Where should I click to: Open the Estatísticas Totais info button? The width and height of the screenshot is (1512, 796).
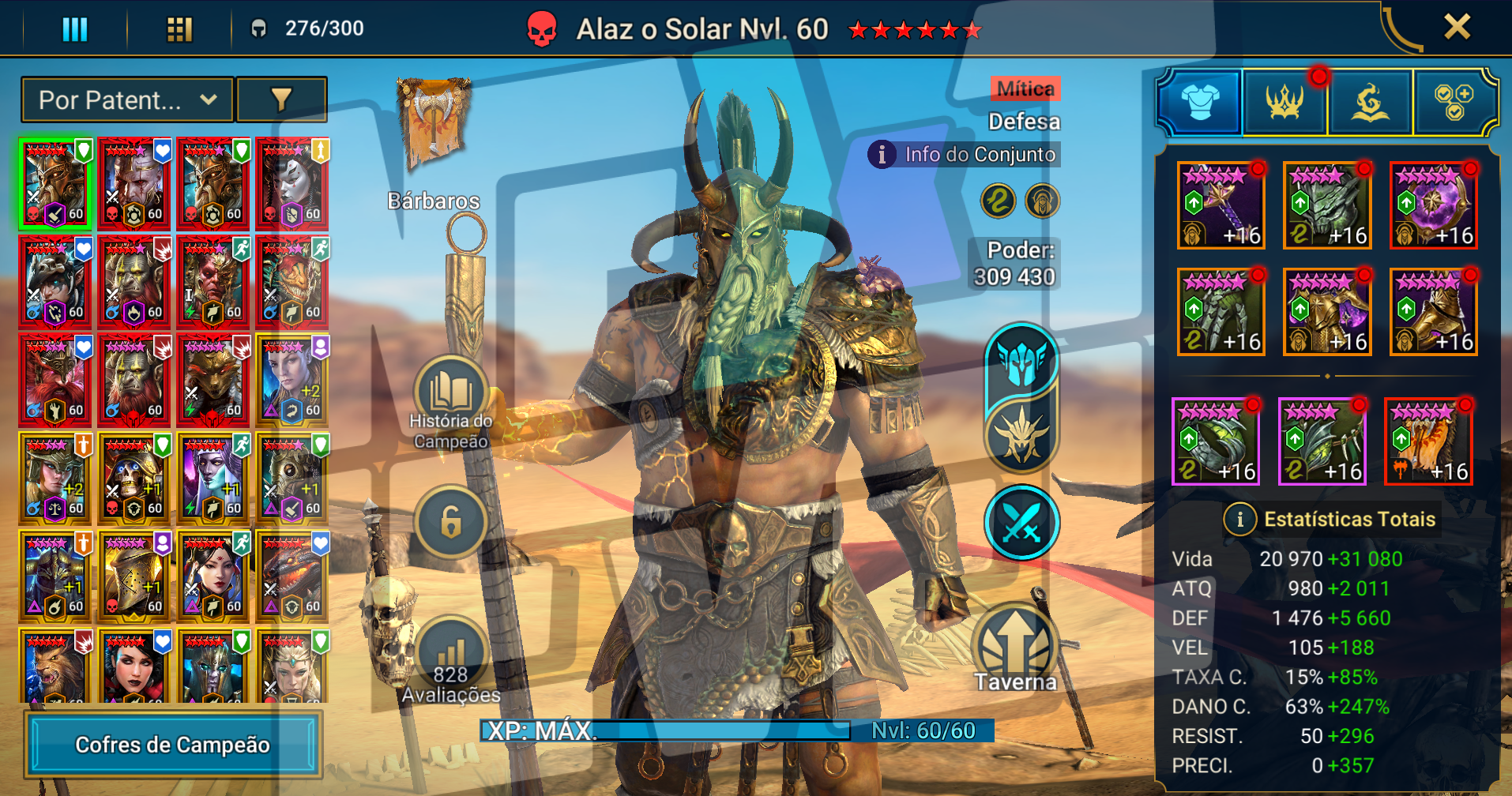[1239, 519]
